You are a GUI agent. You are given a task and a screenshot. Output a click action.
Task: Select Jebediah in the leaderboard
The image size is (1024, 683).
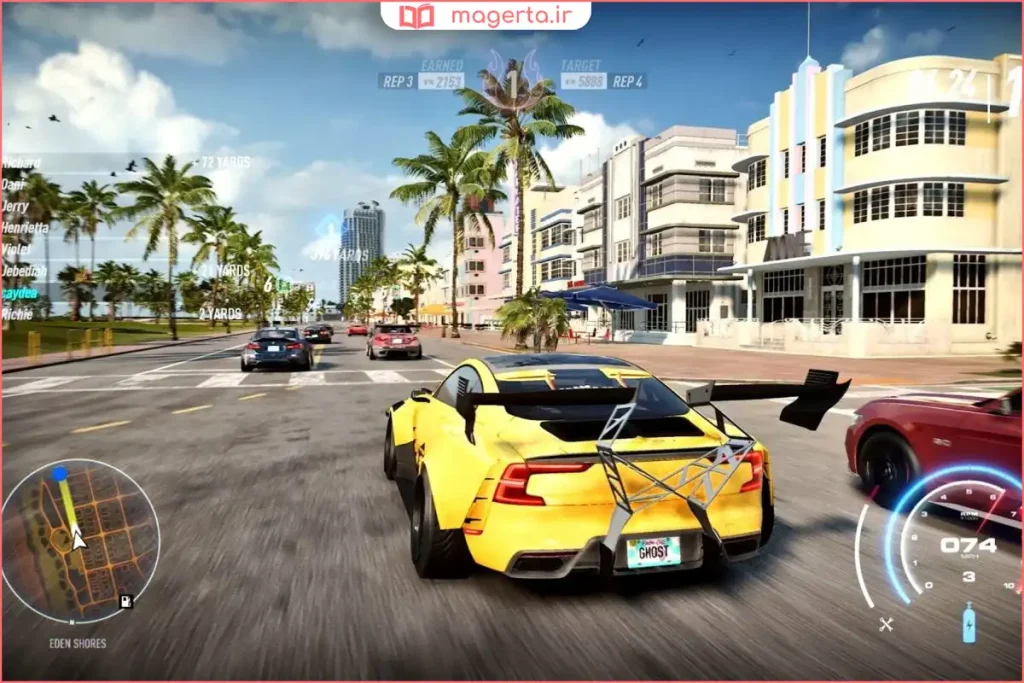[x=24, y=271]
